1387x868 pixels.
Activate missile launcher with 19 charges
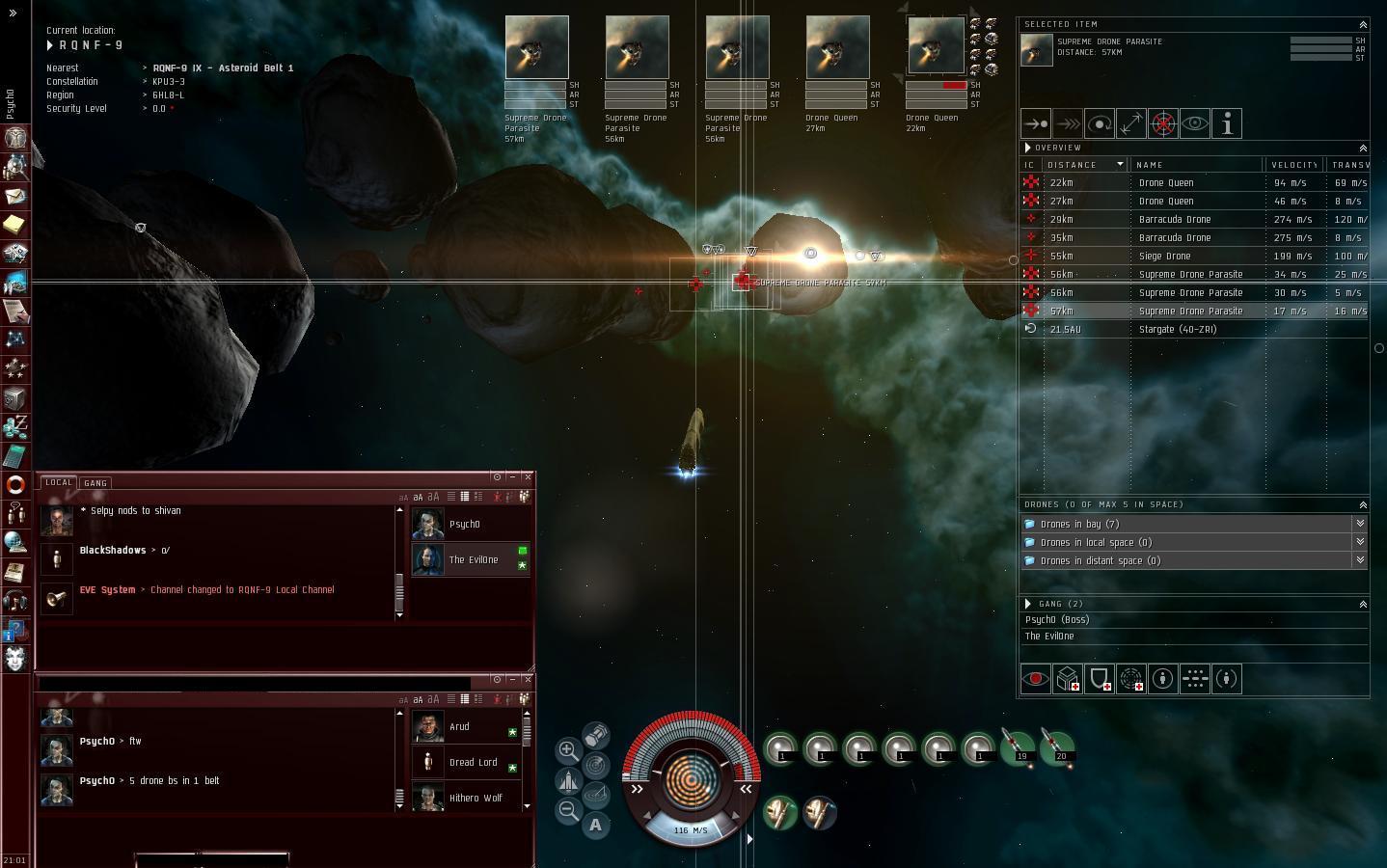coord(1018,747)
